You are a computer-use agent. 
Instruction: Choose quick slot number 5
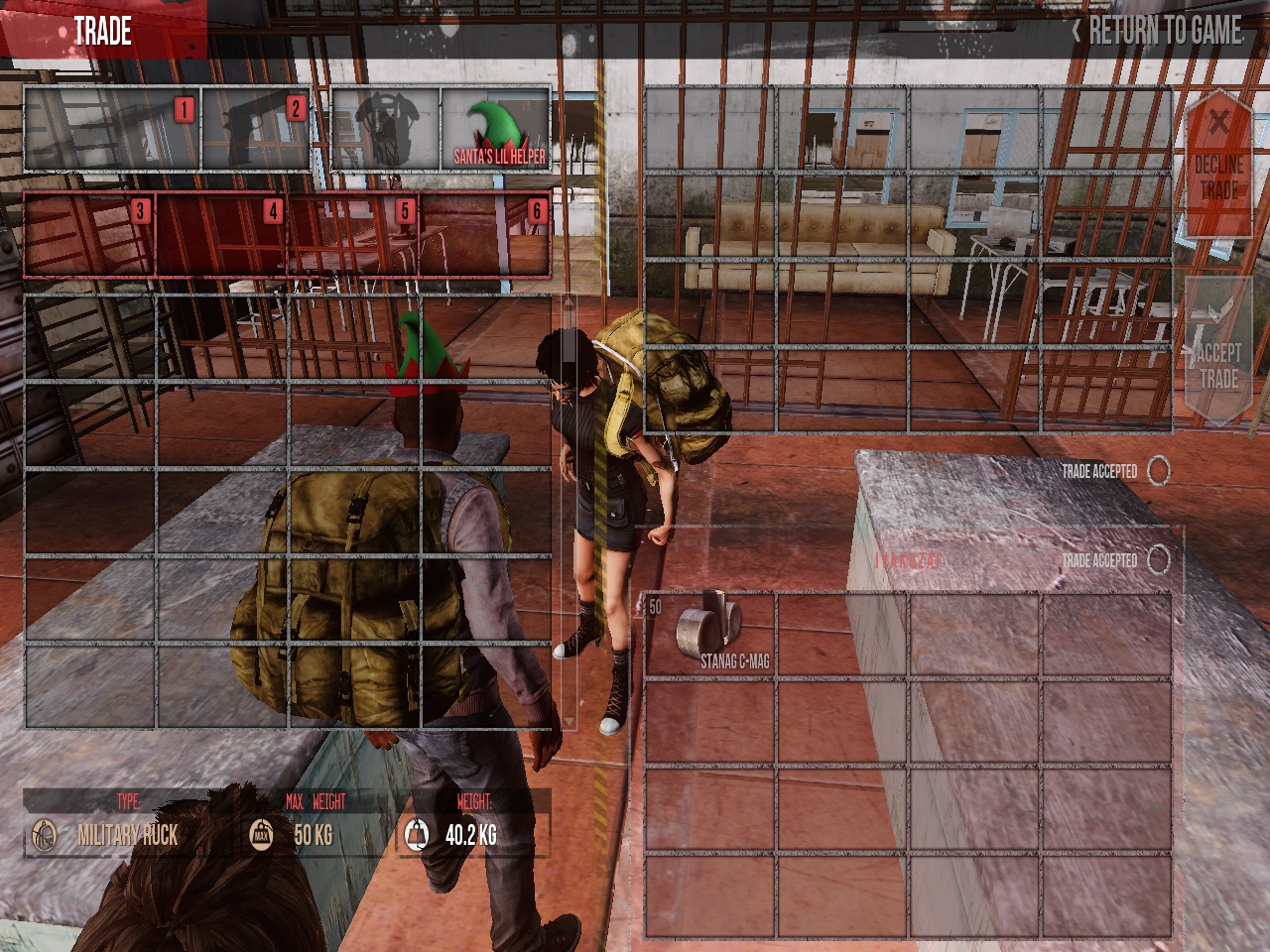point(353,234)
